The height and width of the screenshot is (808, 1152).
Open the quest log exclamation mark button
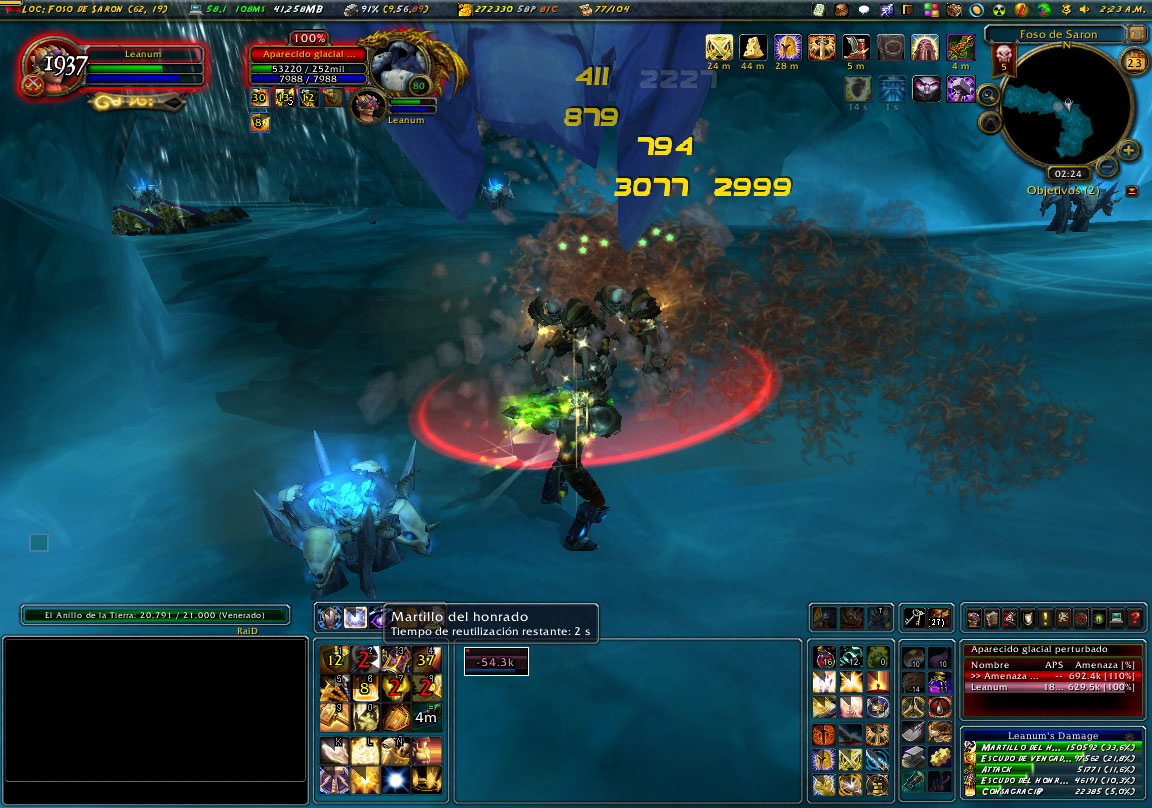tap(1045, 619)
